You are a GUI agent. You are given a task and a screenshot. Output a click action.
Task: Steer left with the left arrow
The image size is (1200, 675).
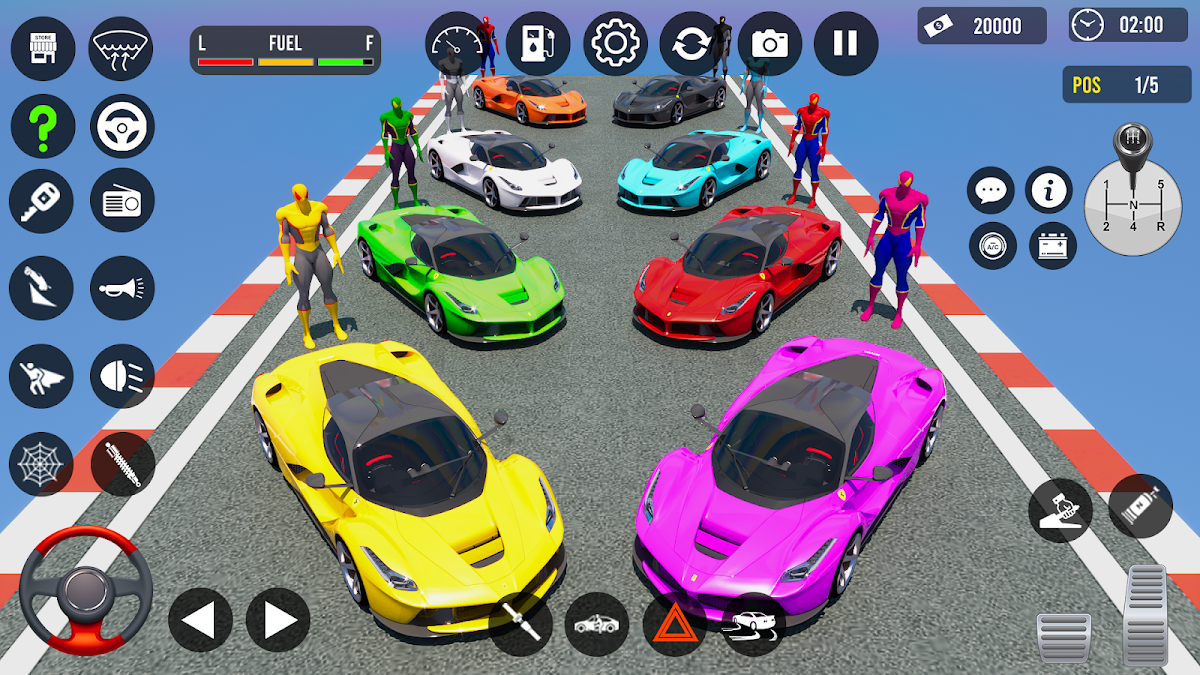(x=200, y=620)
